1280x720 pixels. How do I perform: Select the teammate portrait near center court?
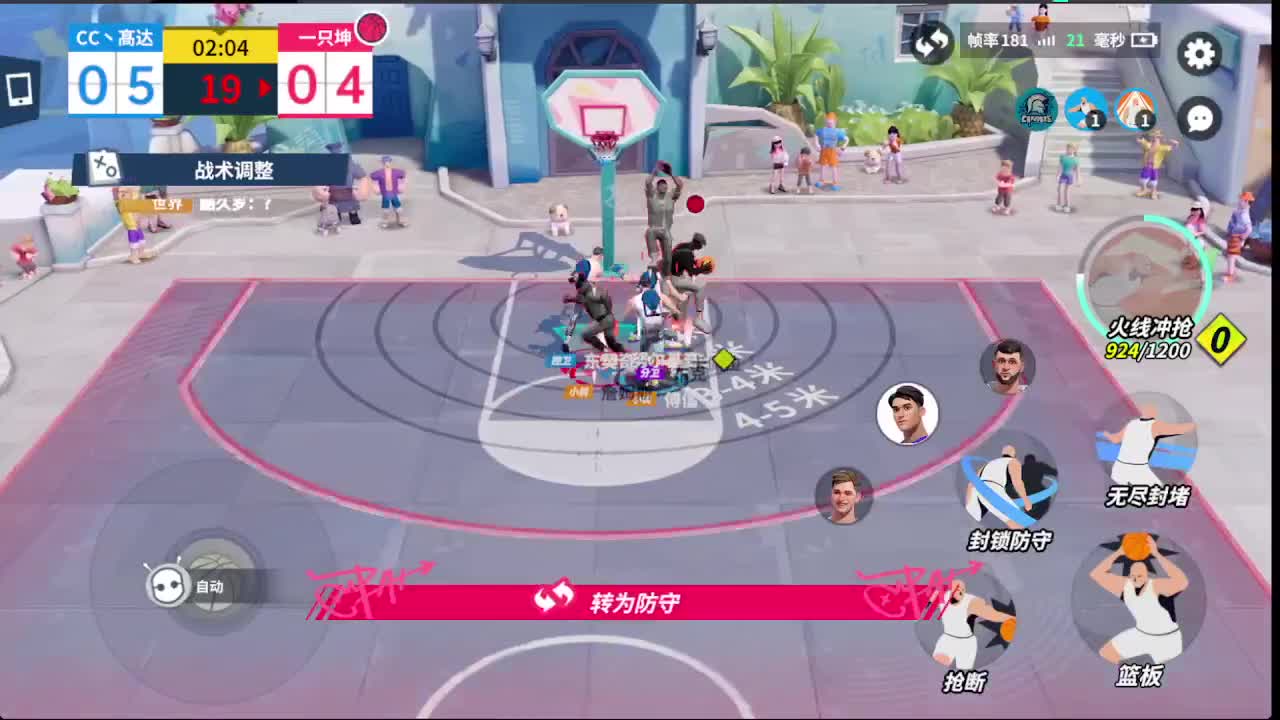(908, 415)
